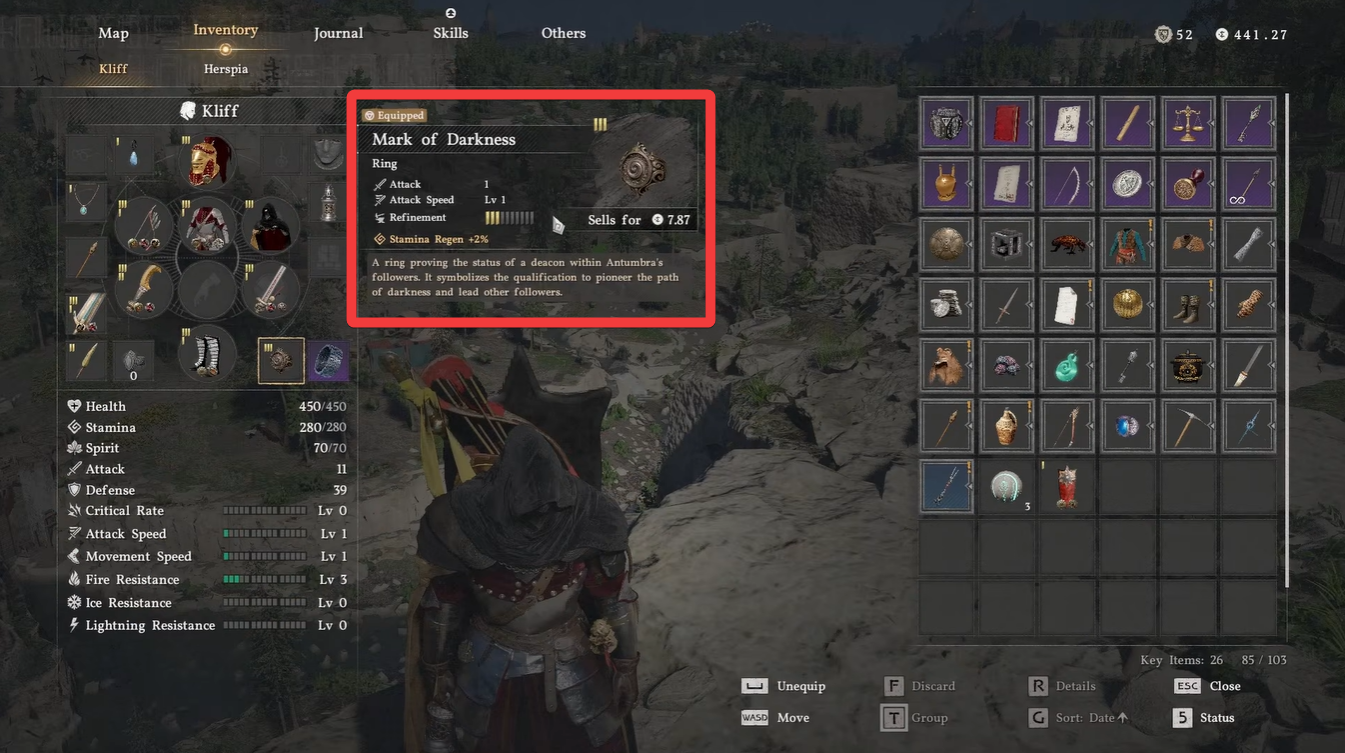The image size is (1345, 753).
Task: Select the equipped black hooded cloak
Action: (270, 227)
